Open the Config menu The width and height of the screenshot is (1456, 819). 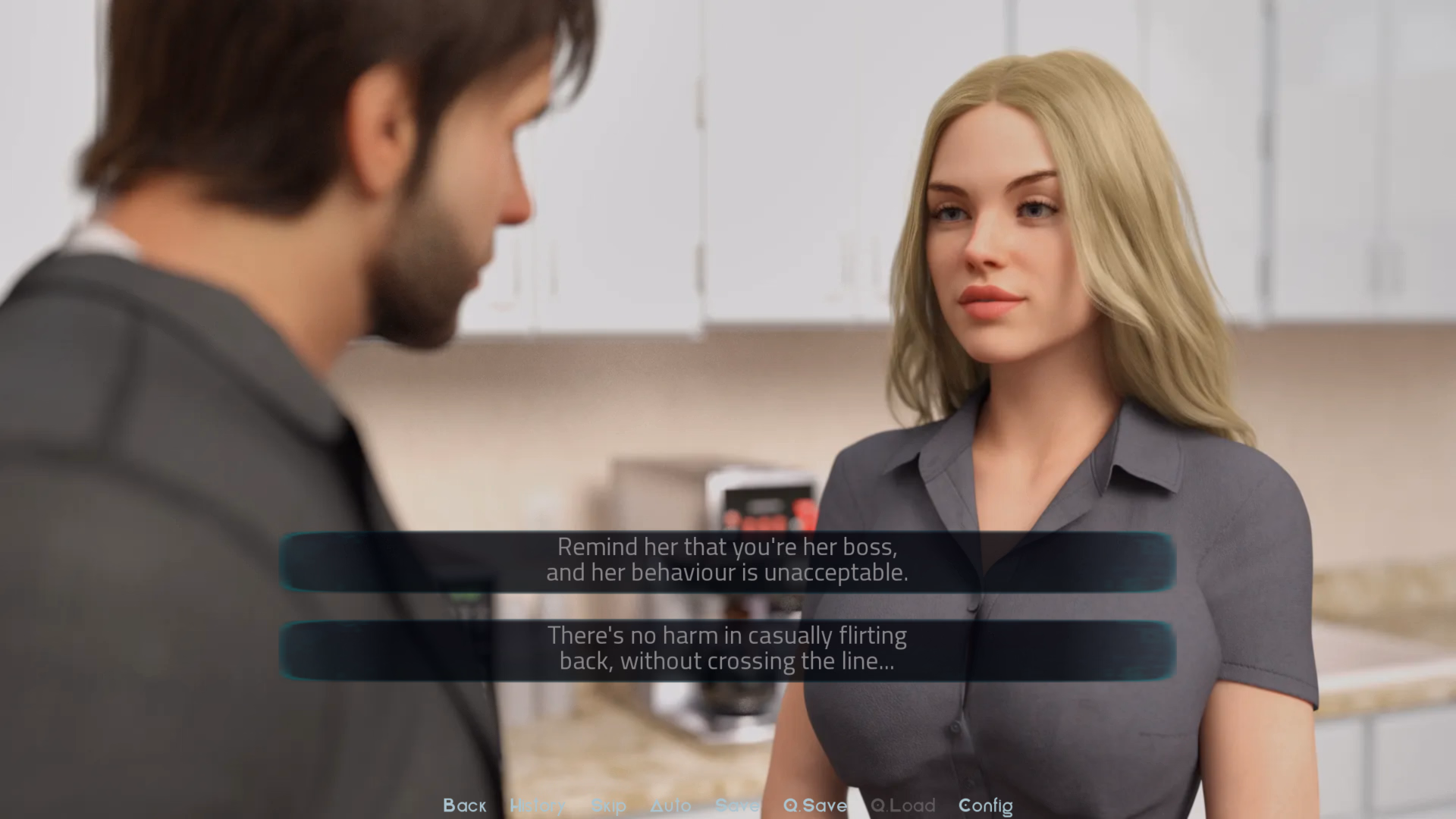985,805
